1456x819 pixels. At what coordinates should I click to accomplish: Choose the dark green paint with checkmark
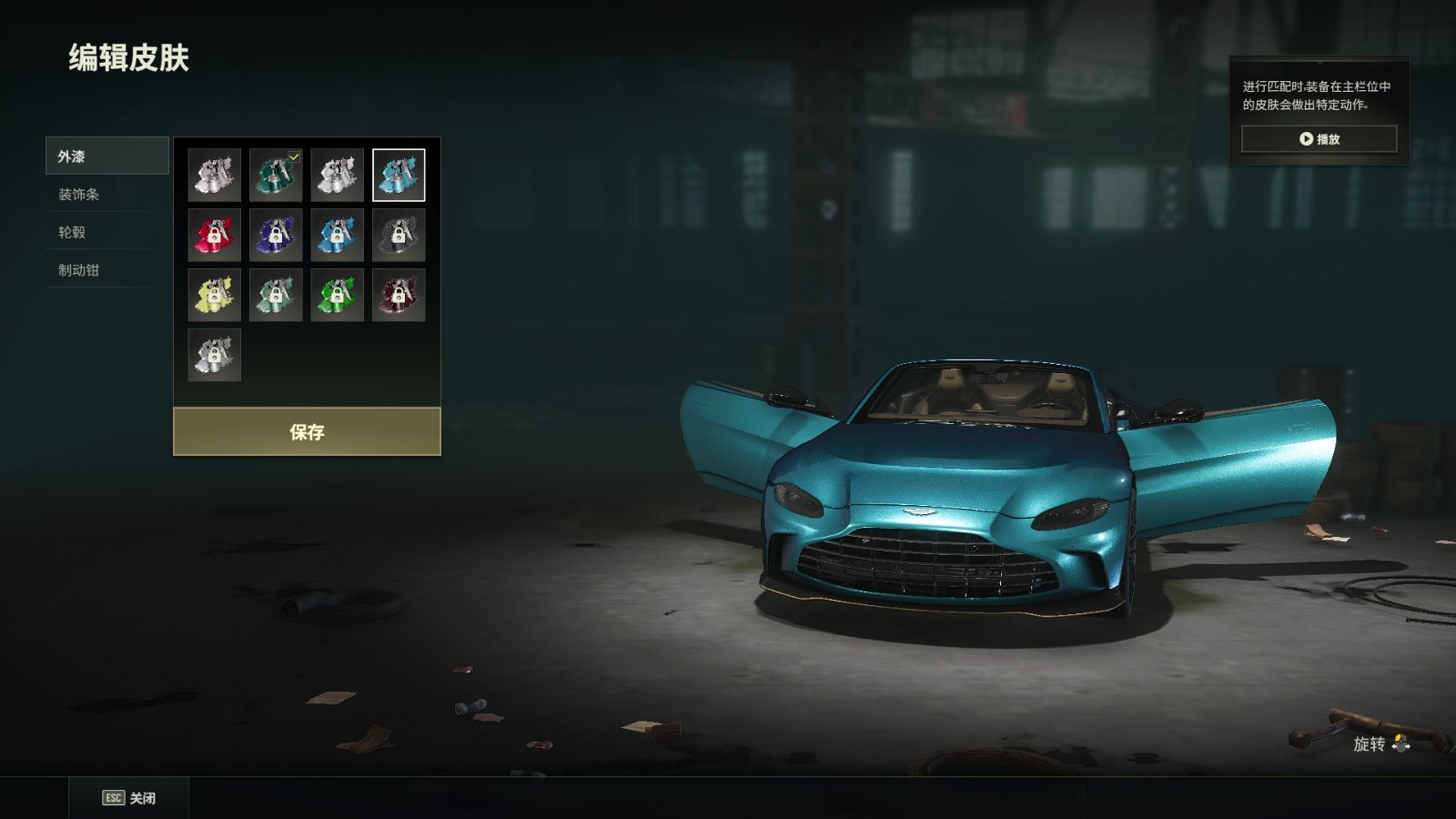(276, 175)
